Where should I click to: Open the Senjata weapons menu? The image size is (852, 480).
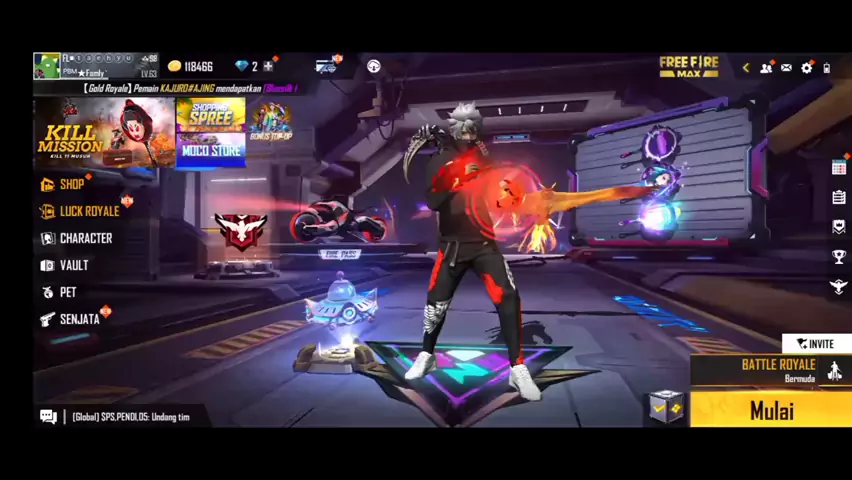click(x=78, y=319)
